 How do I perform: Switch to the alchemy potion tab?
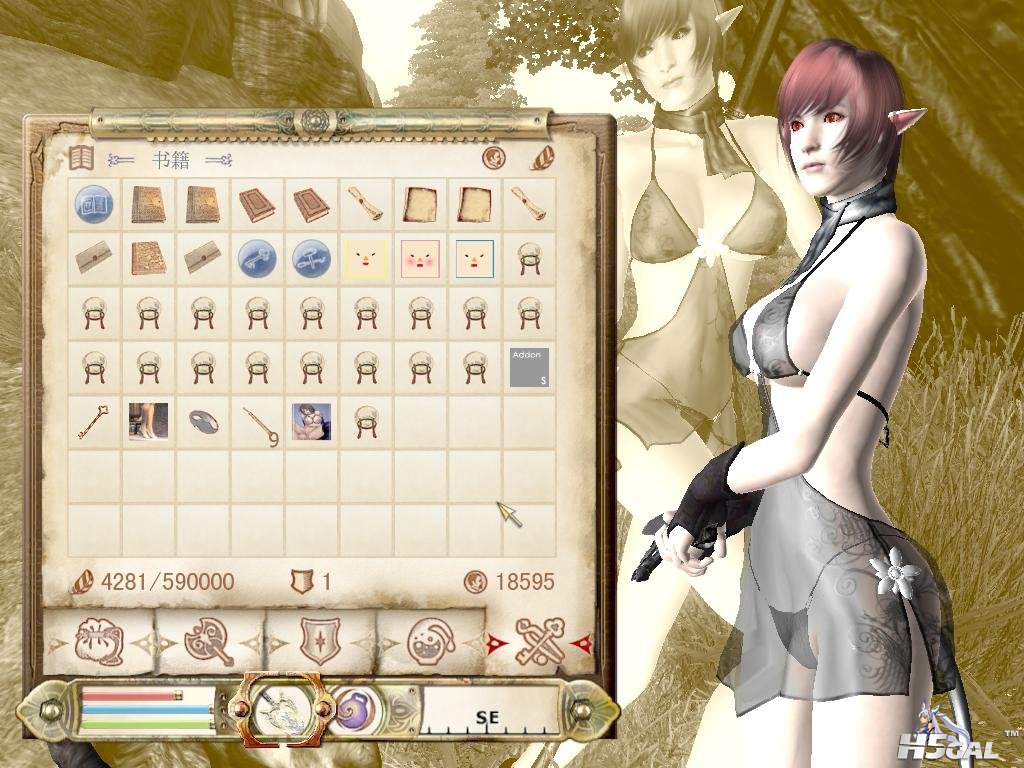tap(430, 640)
